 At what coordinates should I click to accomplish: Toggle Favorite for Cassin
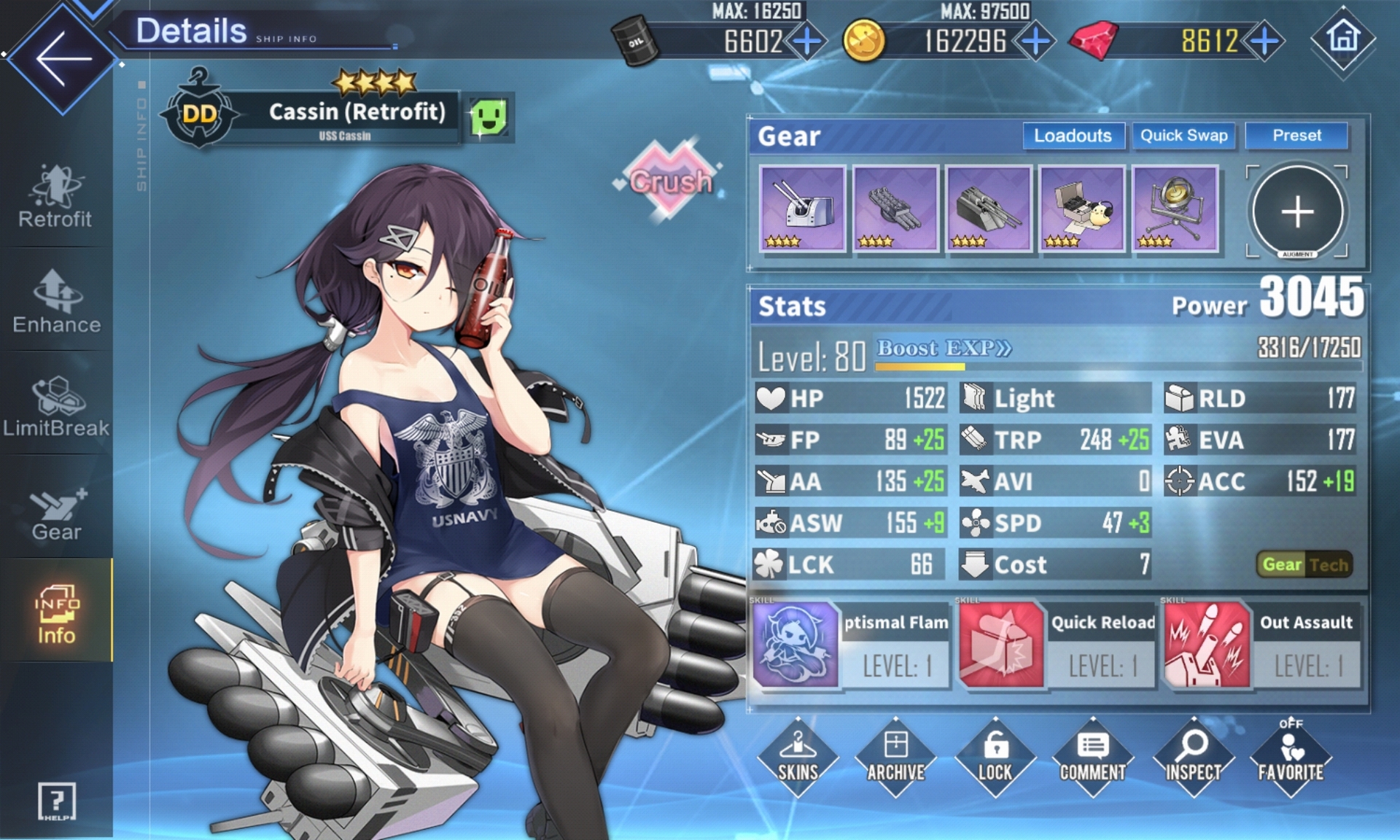[1291, 757]
